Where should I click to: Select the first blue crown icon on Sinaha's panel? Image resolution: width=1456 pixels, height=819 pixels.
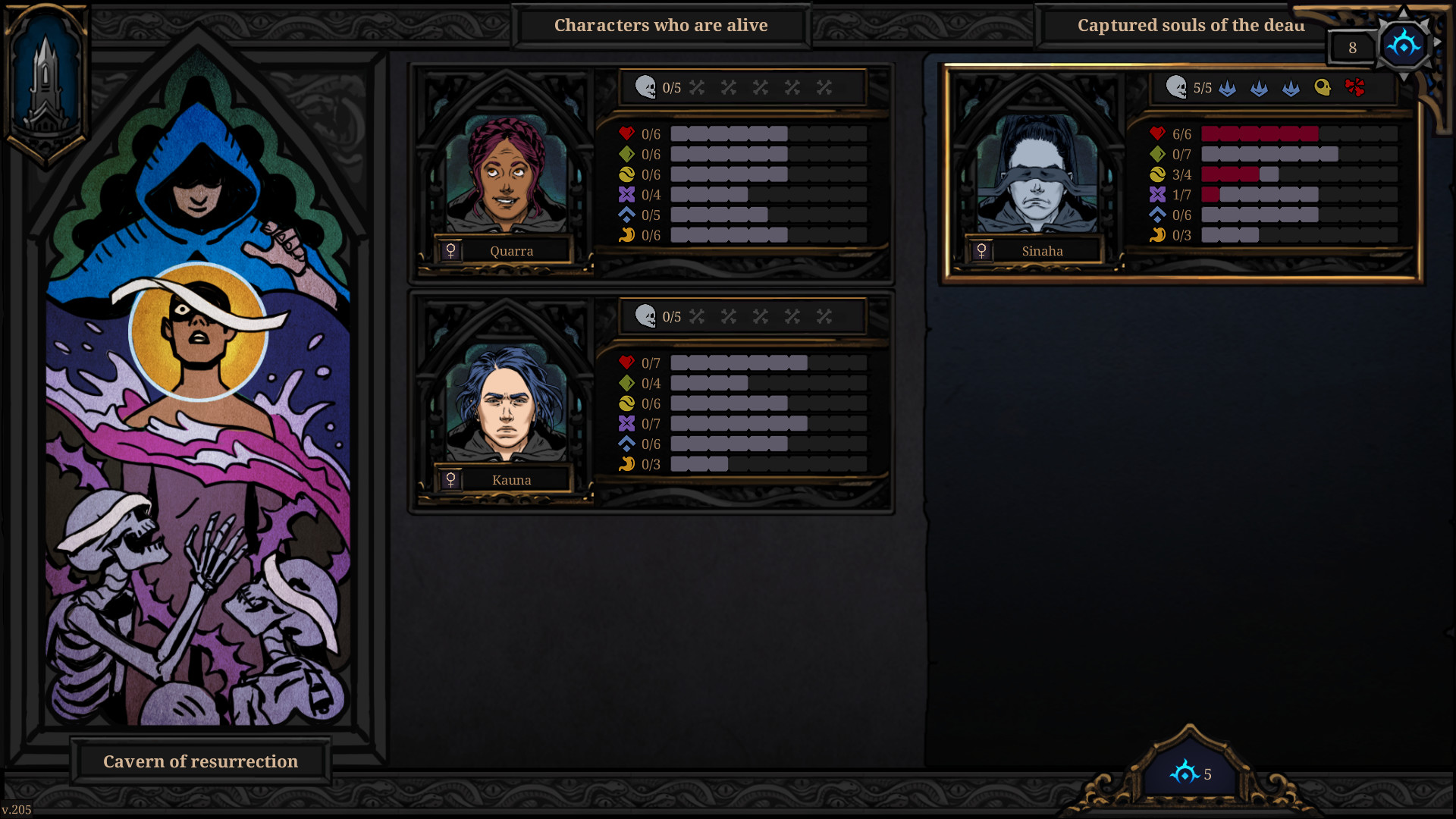(x=1226, y=89)
